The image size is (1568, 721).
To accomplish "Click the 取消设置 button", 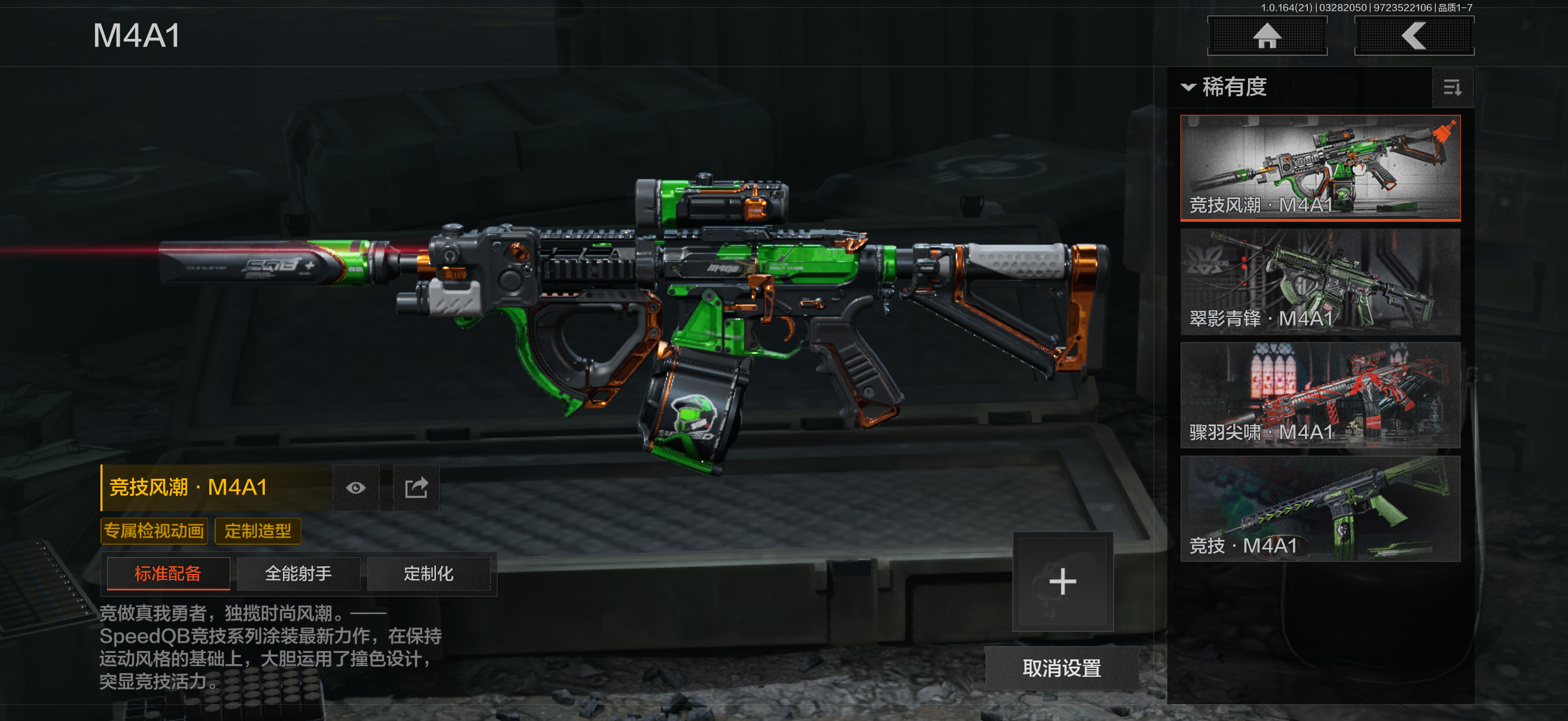I will 1061,668.
